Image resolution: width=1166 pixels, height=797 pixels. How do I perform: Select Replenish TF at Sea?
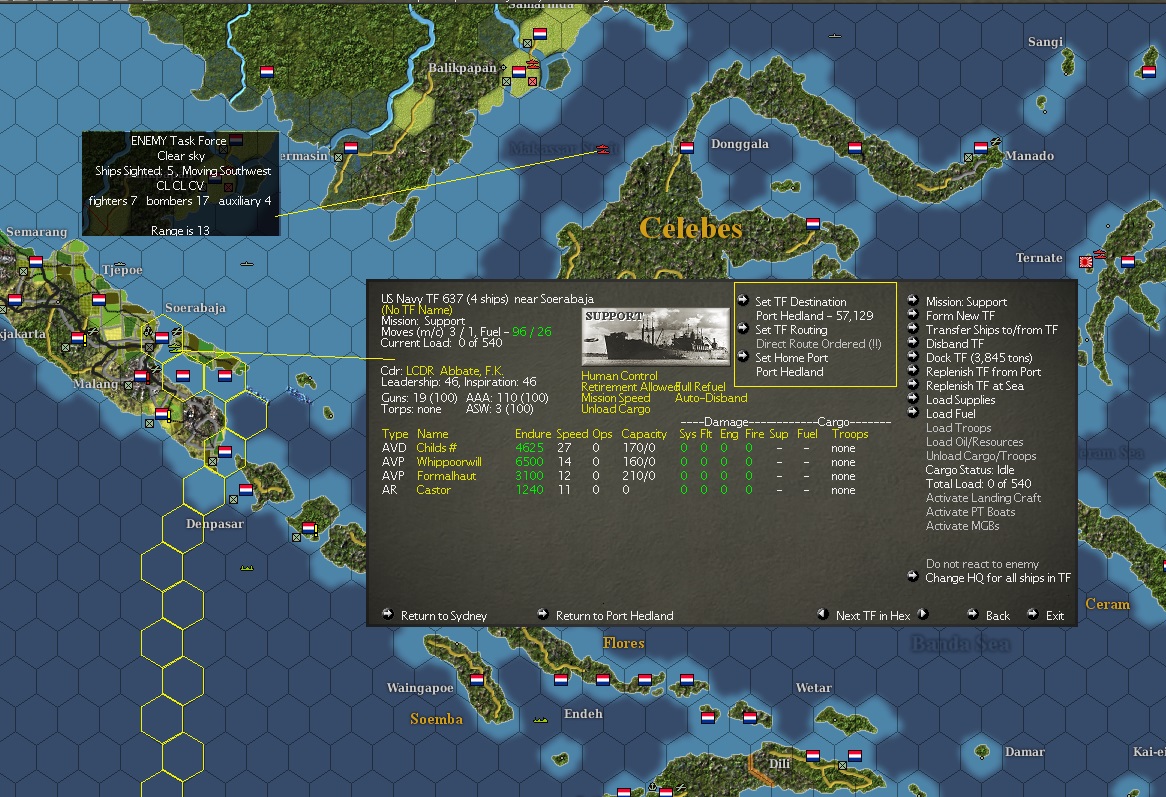coord(974,386)
